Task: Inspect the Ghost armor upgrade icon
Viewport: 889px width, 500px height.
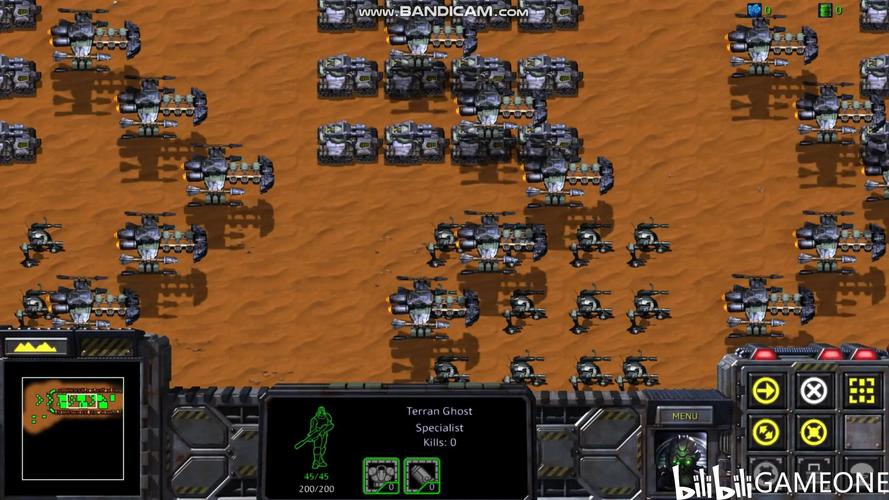Action: [x=380, y=473]
